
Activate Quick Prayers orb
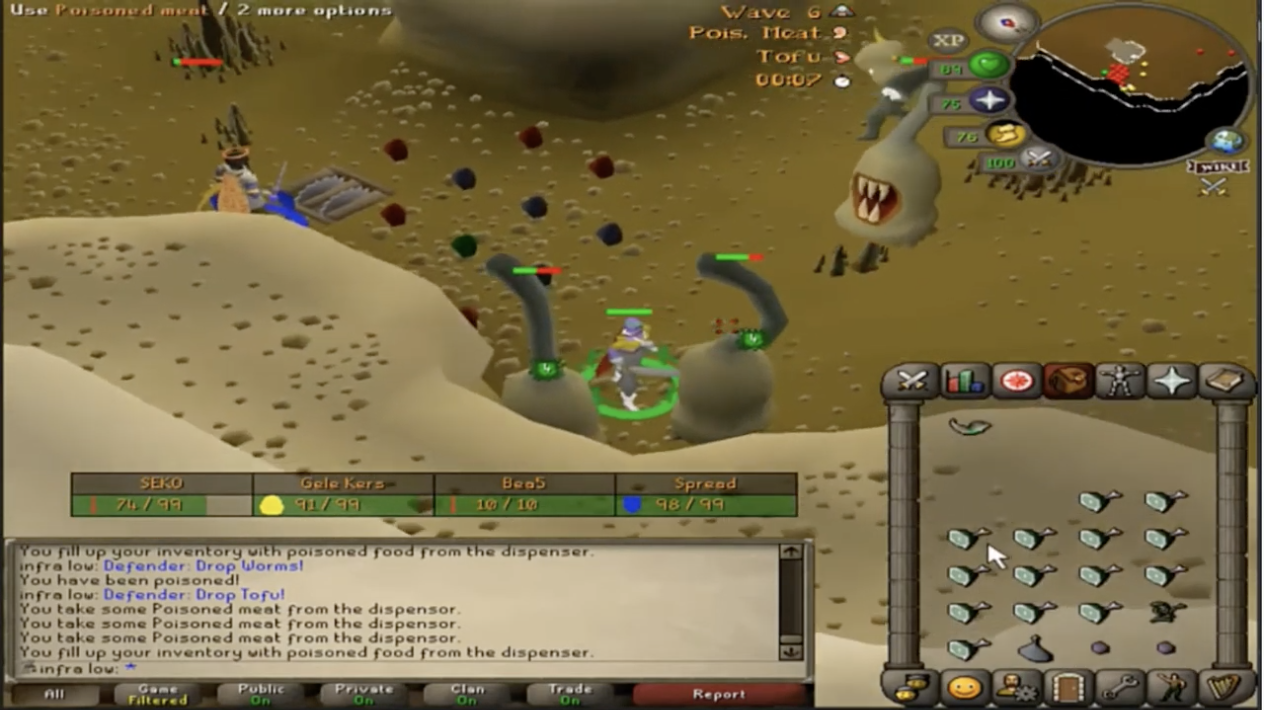tap(989, 101)
